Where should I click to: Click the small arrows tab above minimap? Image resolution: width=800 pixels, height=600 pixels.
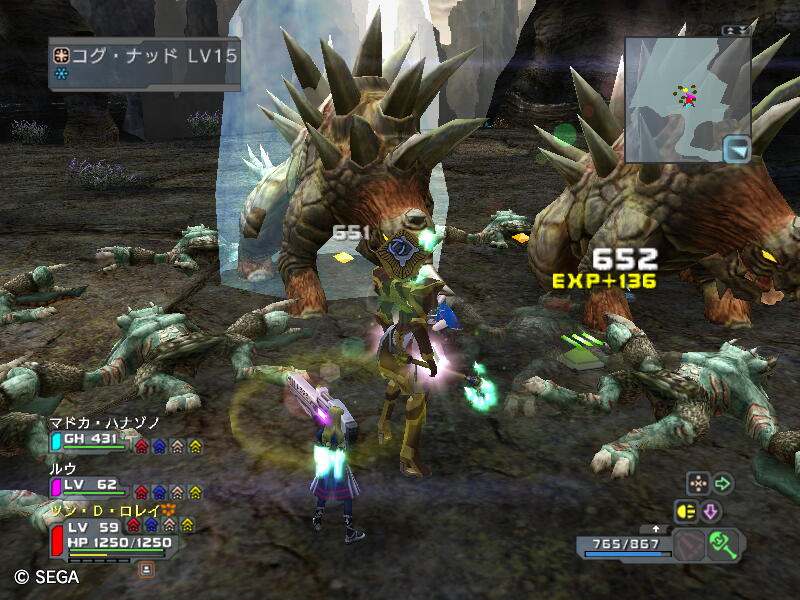coord(736,30)
